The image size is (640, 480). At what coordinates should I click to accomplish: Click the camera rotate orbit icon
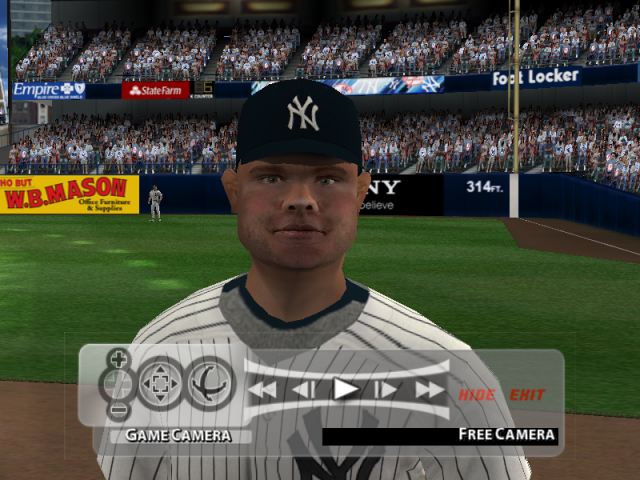click(209, 383)
